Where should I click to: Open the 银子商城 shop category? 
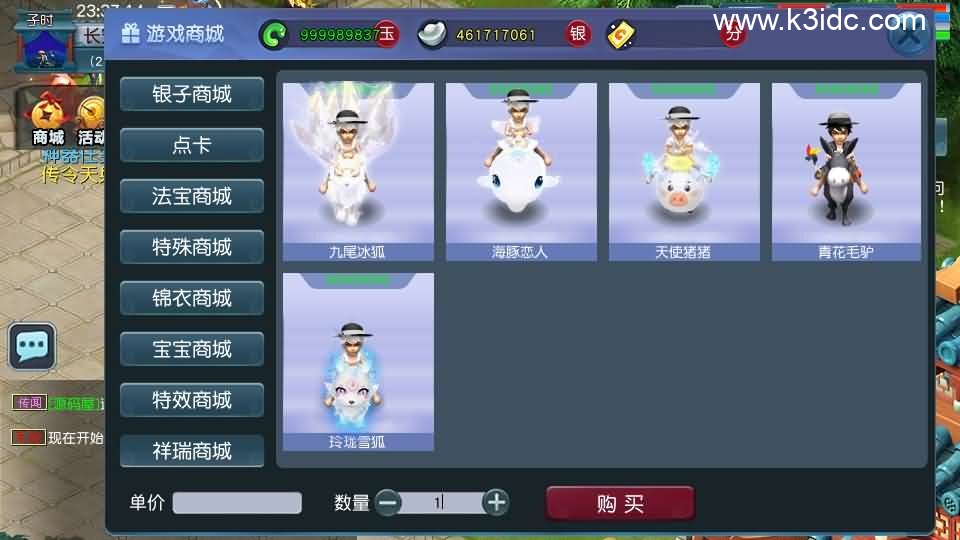coord(192,94)
